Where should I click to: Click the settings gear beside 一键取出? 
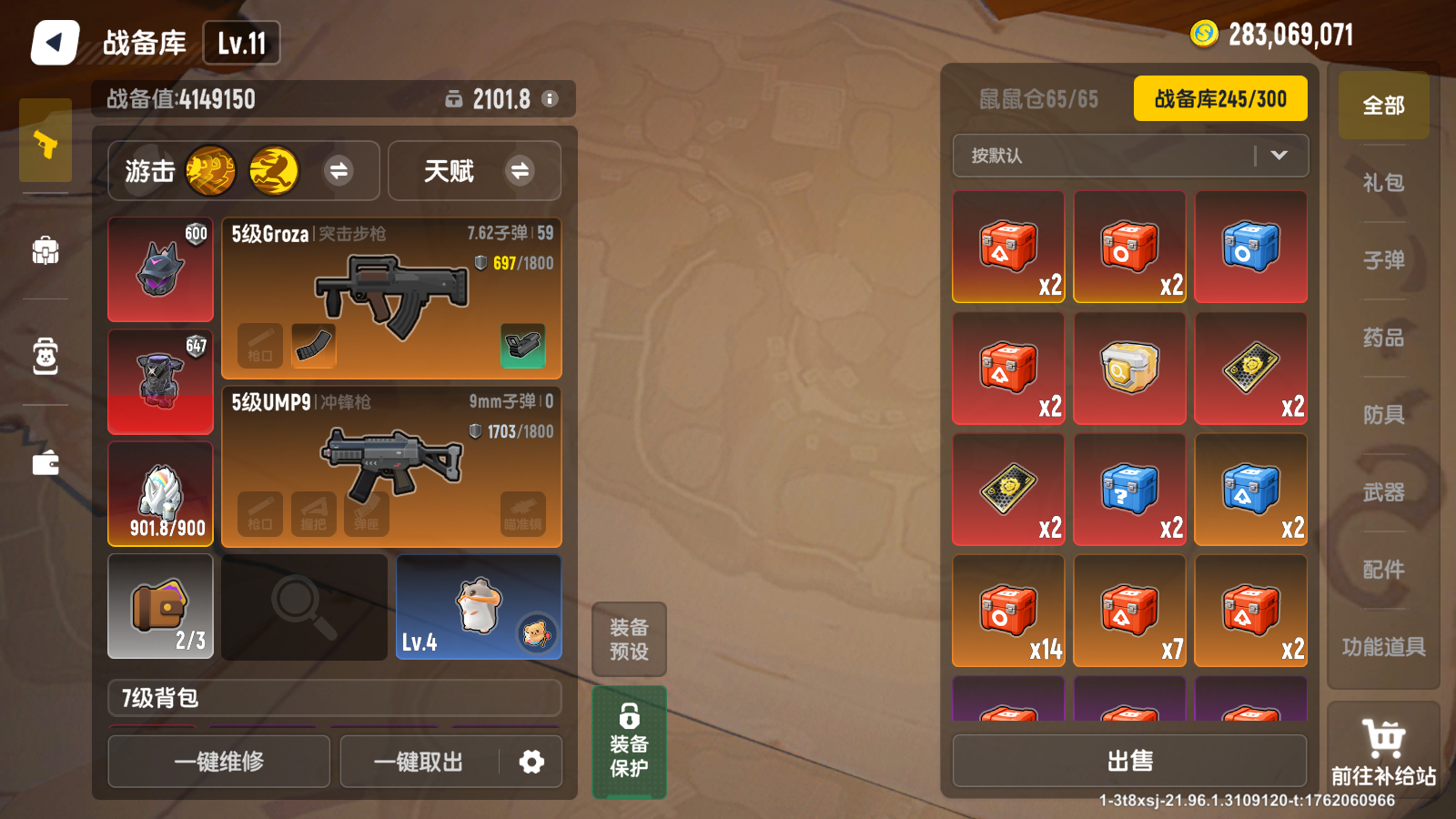pos(531,762)
